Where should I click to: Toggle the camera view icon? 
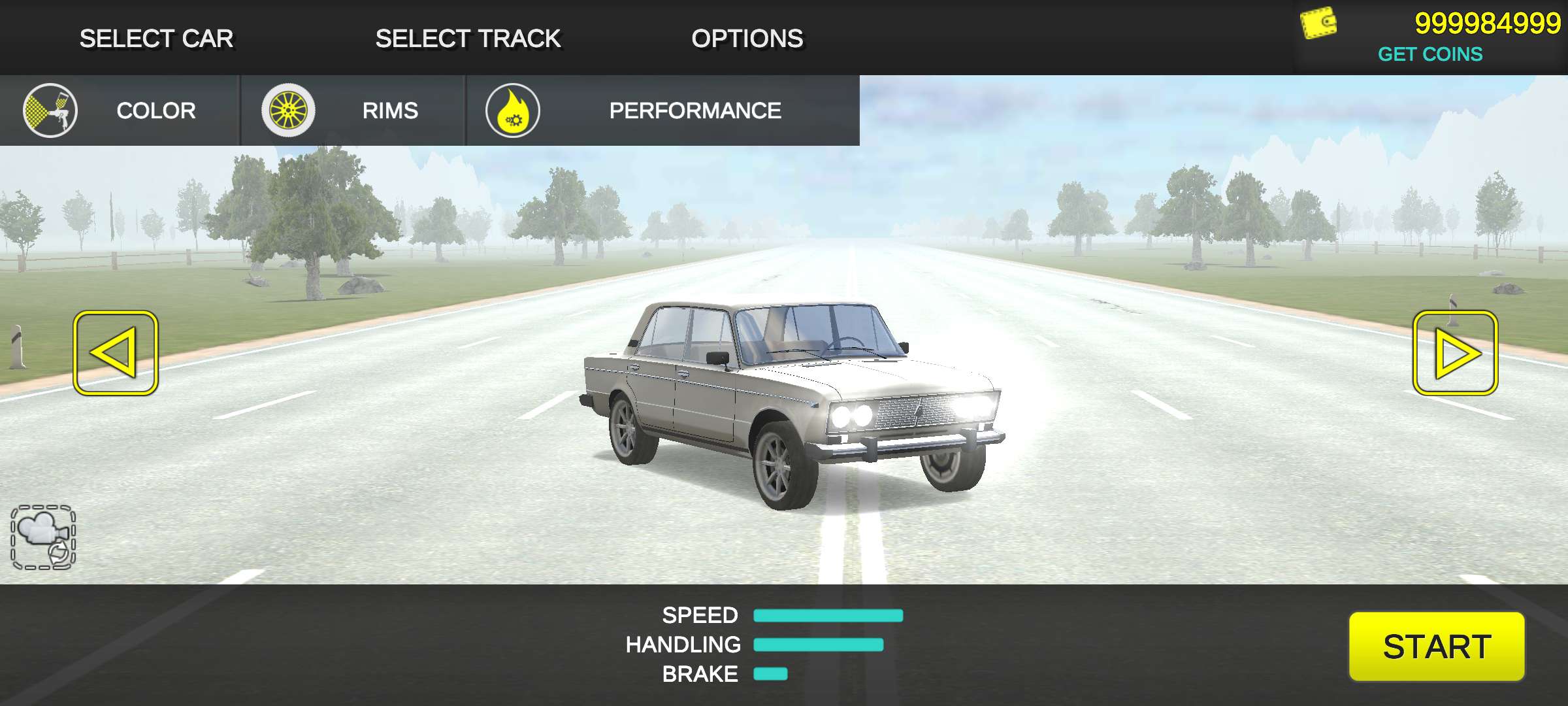click(43, 537)
